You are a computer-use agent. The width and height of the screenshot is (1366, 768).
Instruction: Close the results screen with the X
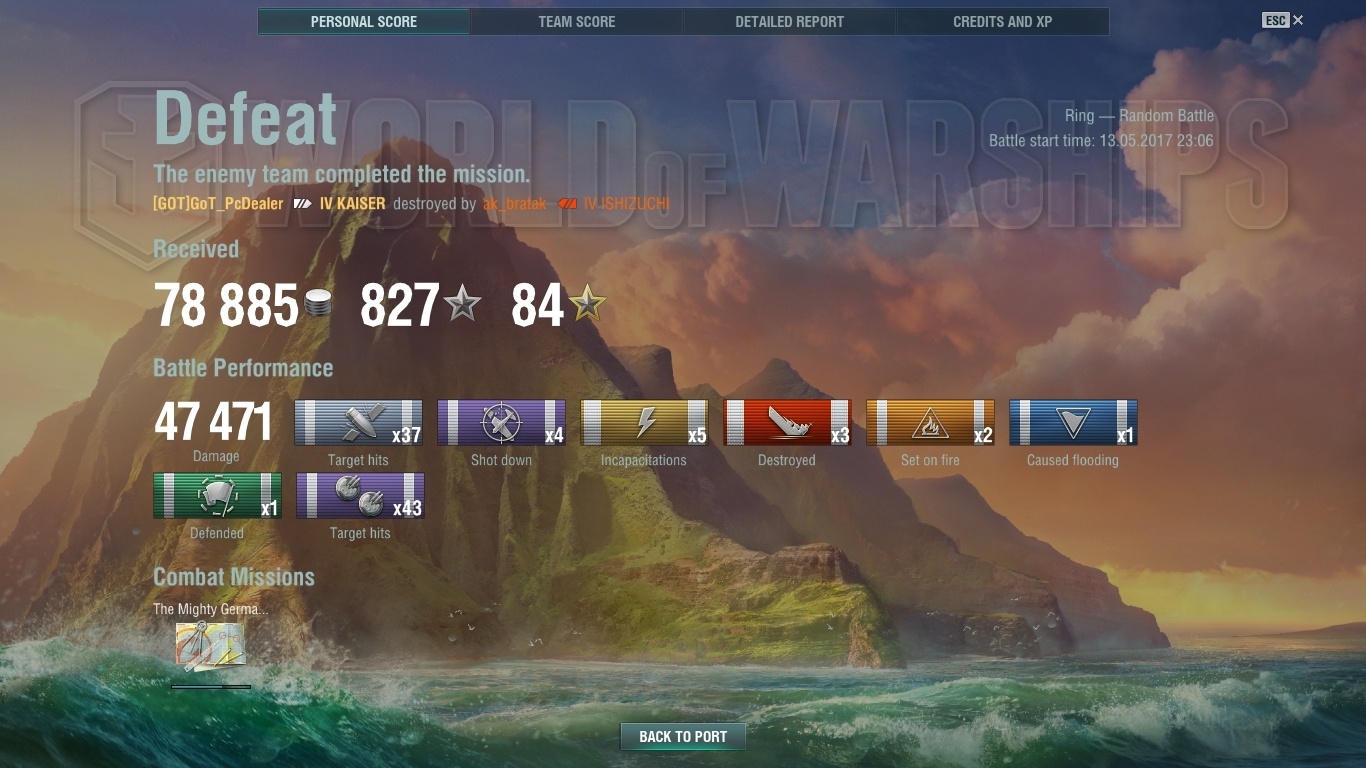point(1298,20)
